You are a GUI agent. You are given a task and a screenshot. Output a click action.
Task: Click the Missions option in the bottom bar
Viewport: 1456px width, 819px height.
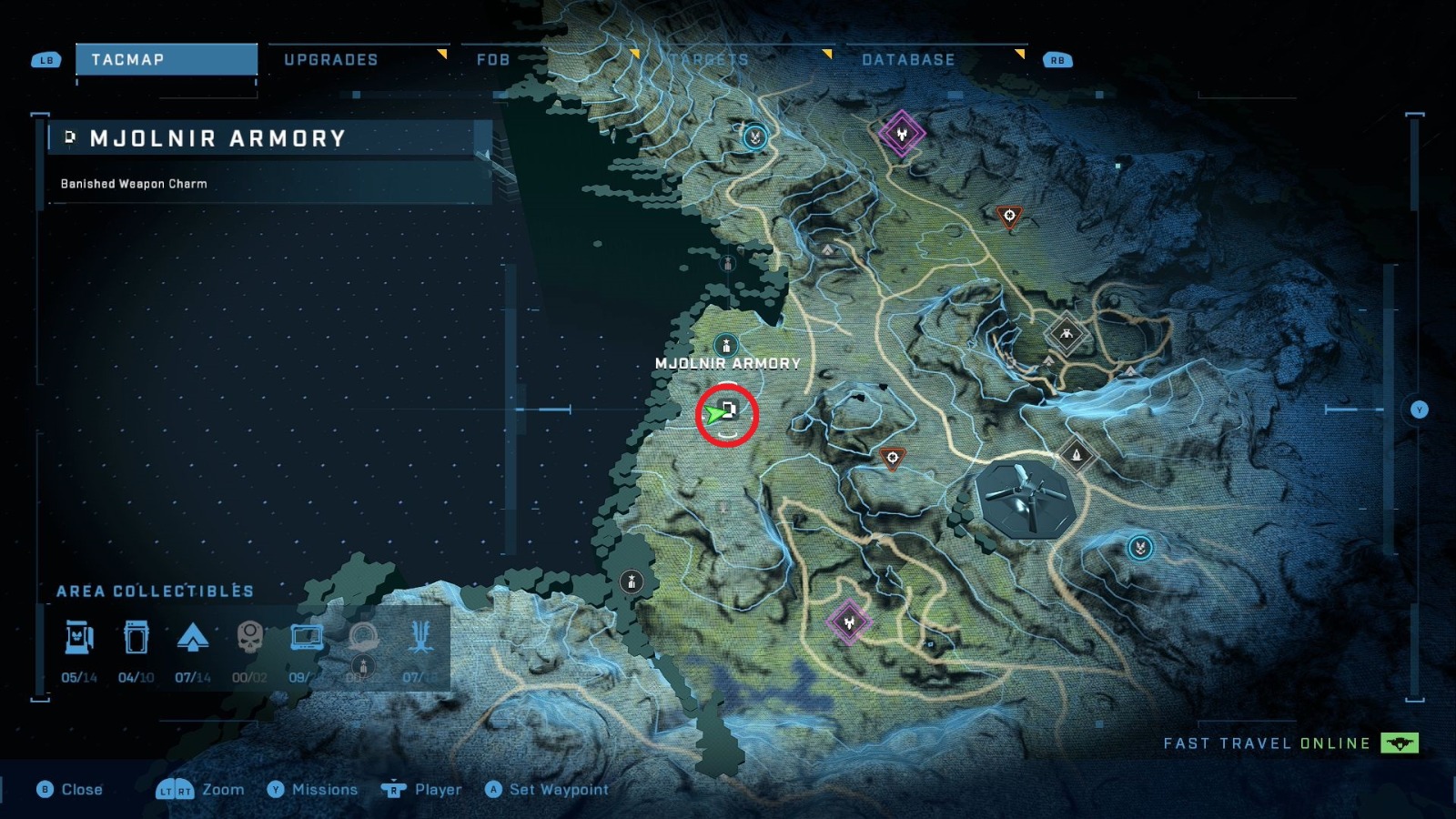click(x=323, y=790)
